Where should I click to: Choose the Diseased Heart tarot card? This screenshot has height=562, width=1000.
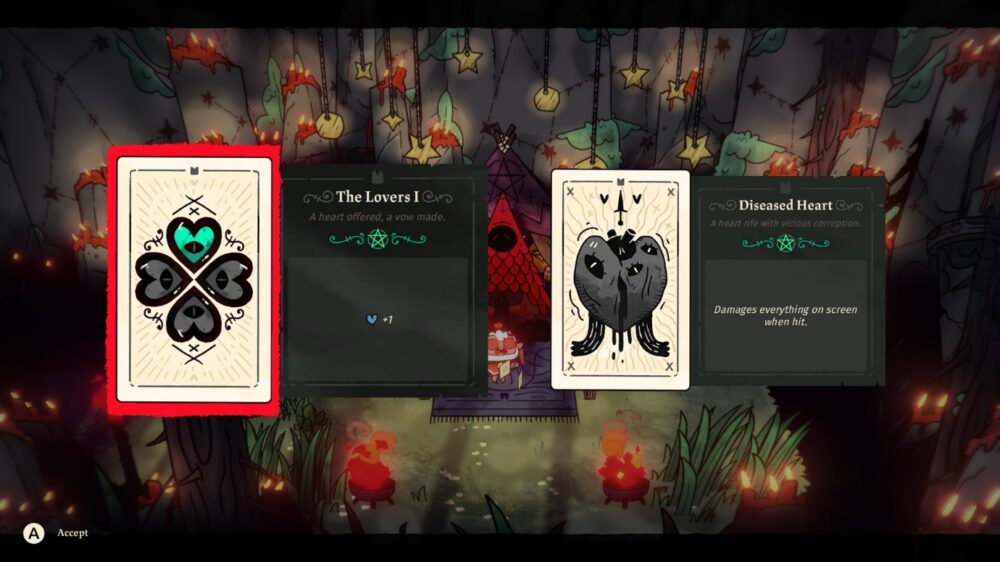[x=620, y=279]
